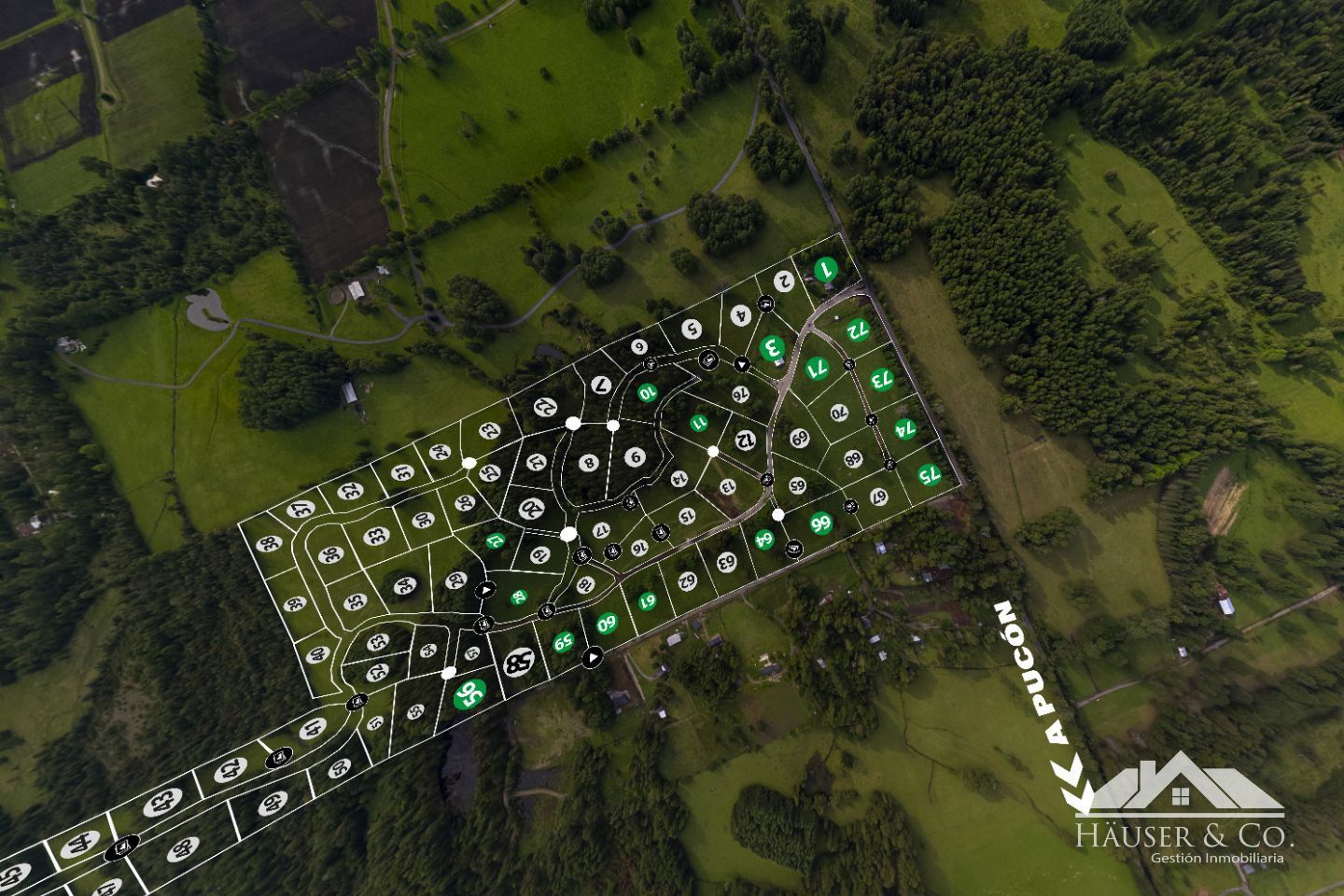
Task: Open lot 72 on the map
Action: [858, 329]
